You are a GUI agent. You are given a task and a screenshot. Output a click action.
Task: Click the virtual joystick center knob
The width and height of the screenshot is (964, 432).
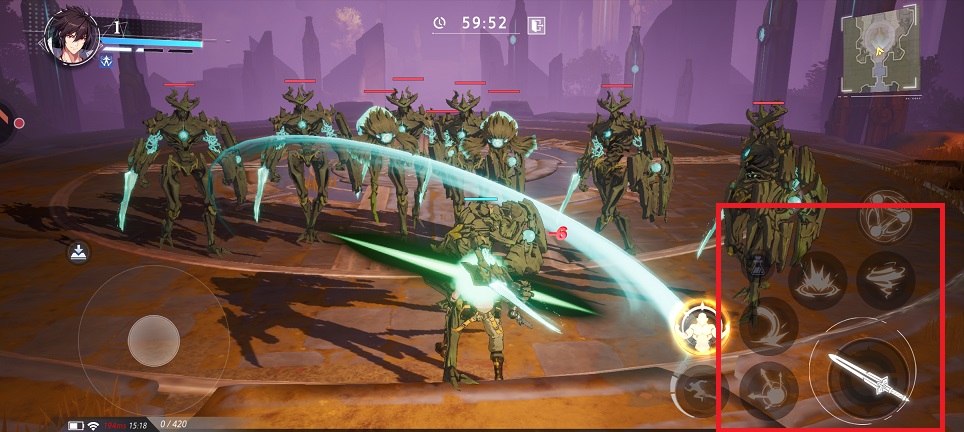pos(153,341)
